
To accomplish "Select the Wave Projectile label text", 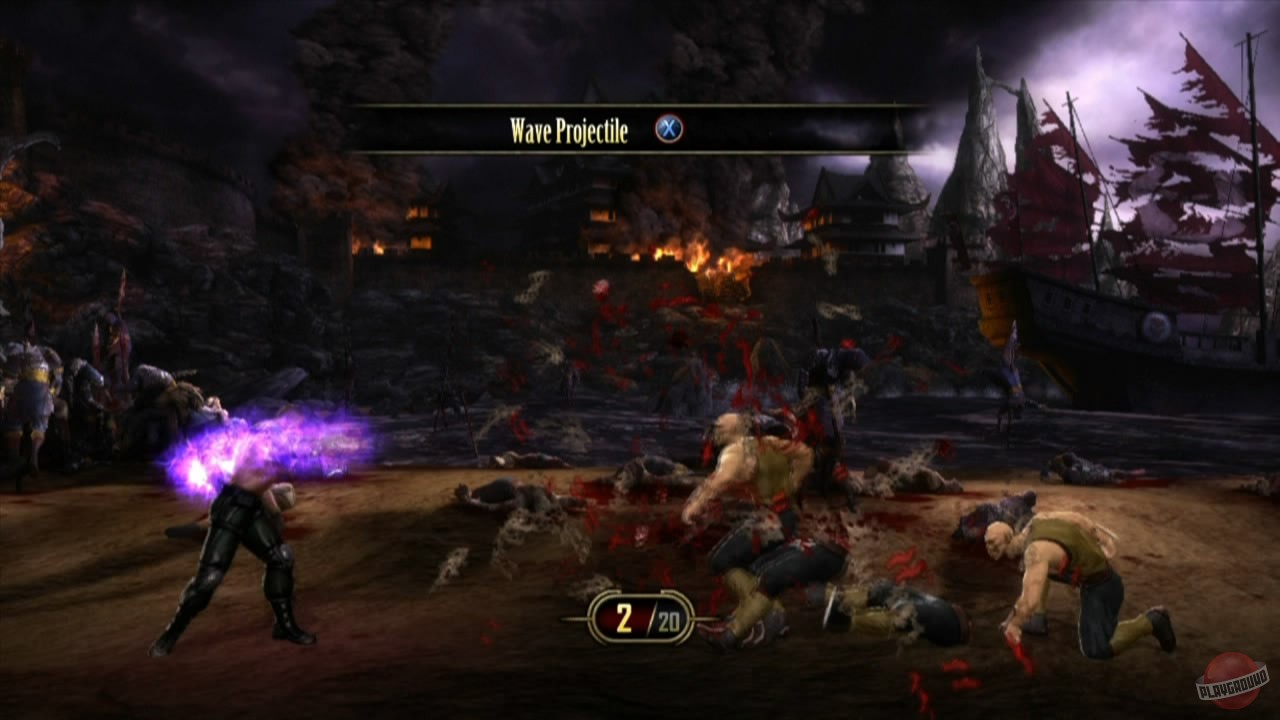I will pos(568,128).
